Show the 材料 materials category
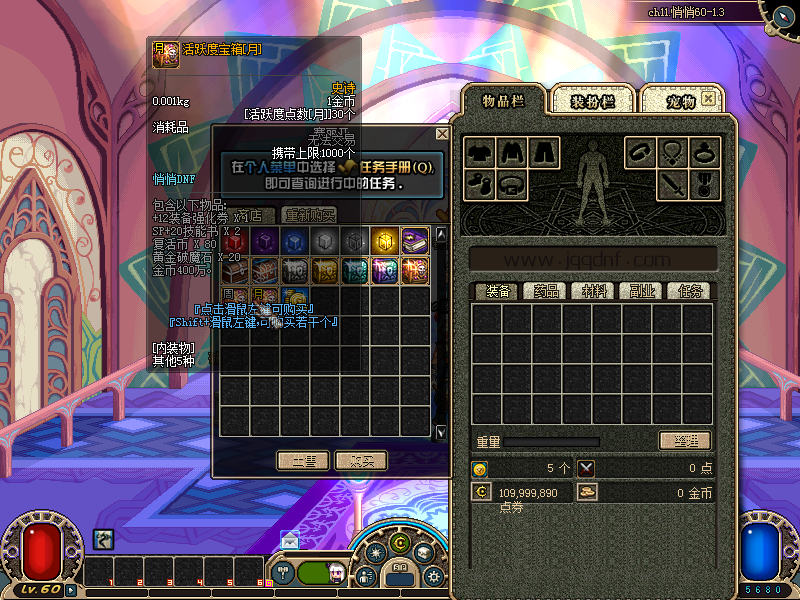The width and height of the screenshot is (800, 600). click(595, 291)
